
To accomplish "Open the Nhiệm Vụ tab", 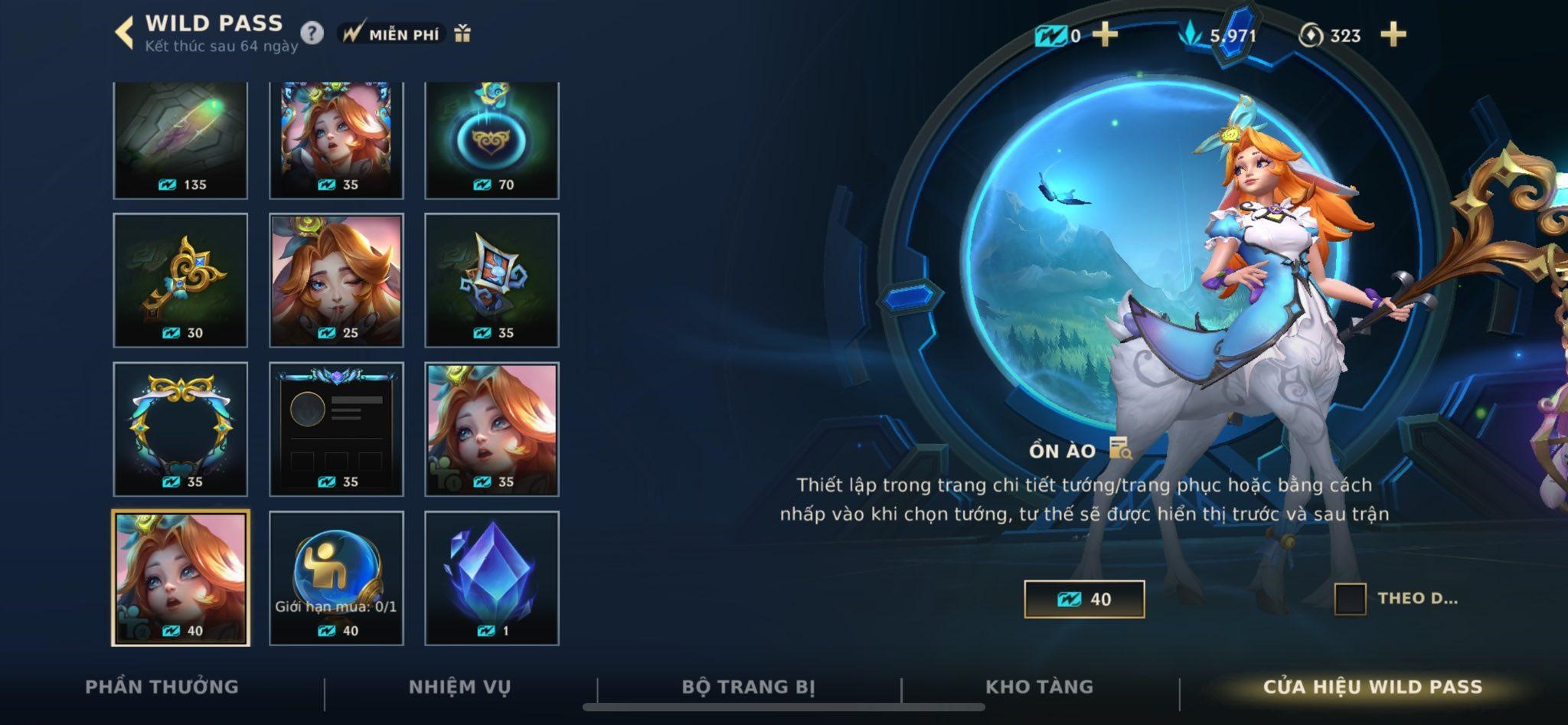I will (459, 687).
